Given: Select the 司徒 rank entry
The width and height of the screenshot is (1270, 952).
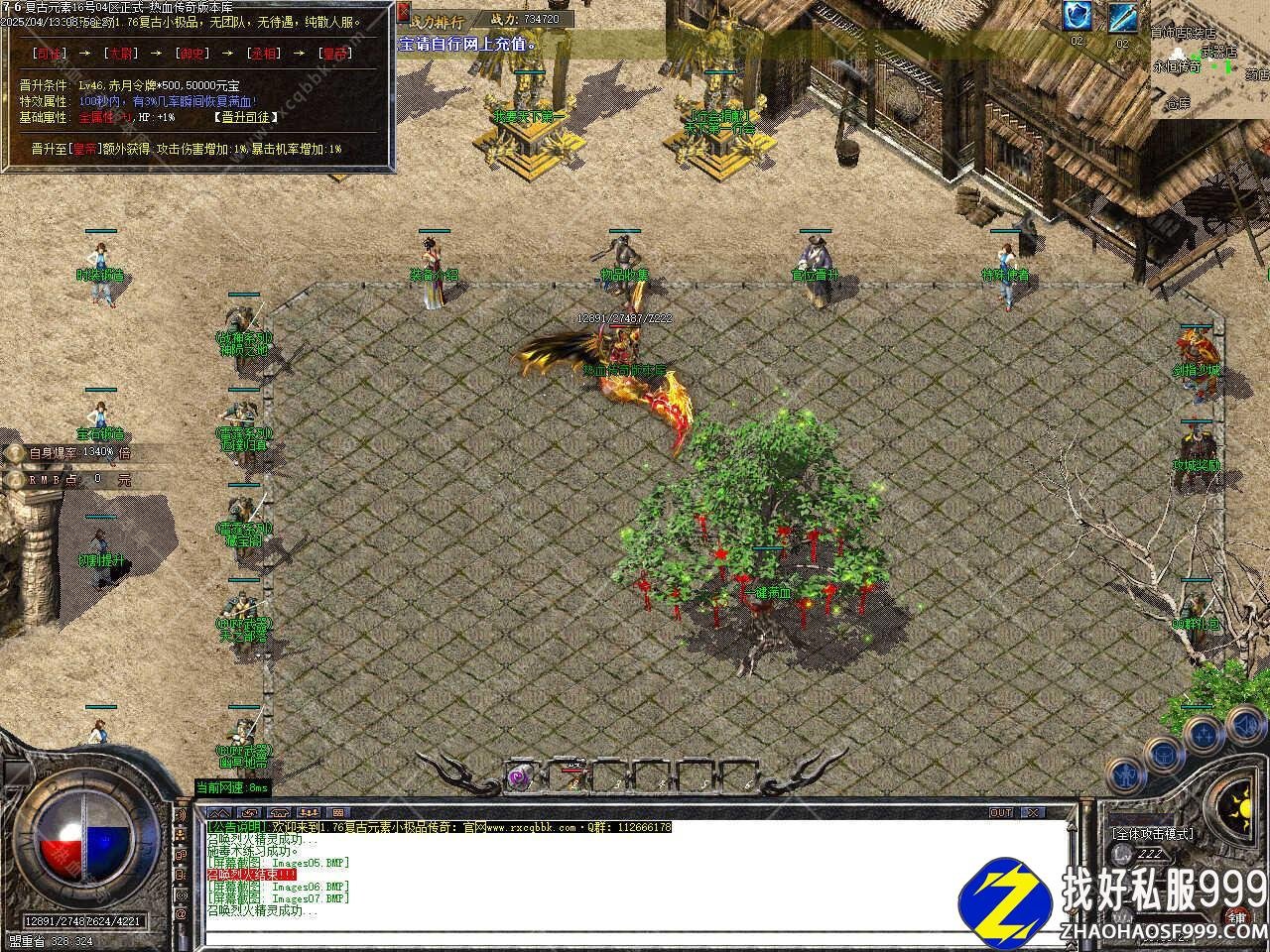Looking at the screenshot, I should [x=48, y=53].
